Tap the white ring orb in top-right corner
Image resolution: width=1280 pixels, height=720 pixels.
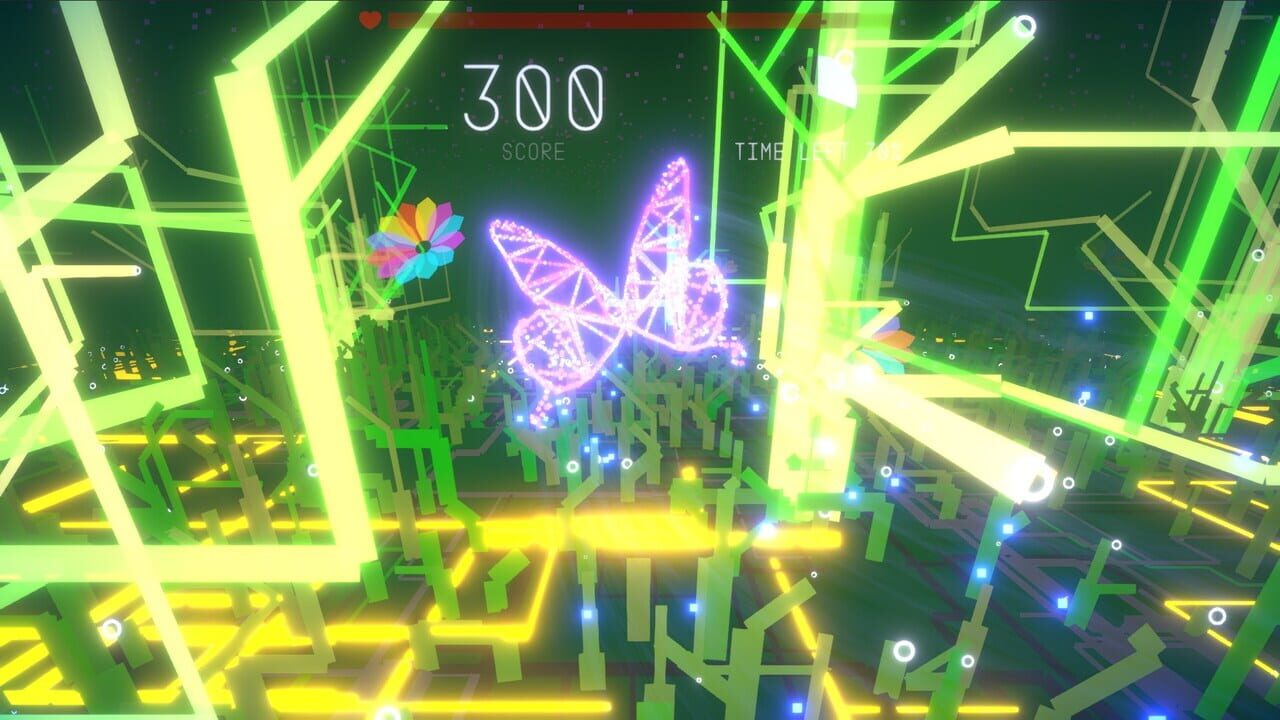pos(1025,25)
